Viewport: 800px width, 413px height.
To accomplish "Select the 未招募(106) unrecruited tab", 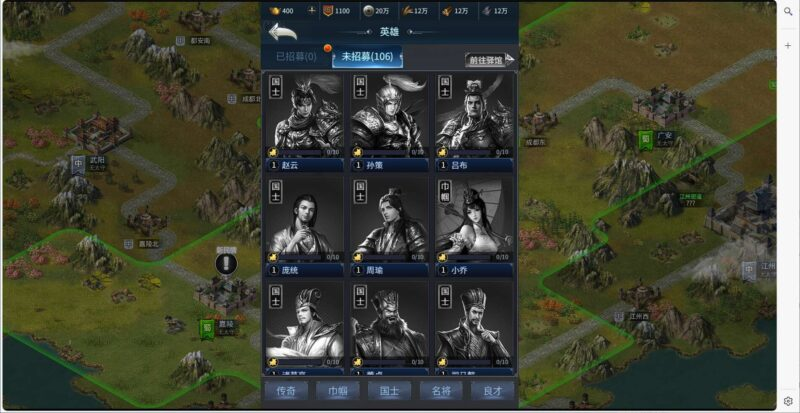I will [367, 56].
